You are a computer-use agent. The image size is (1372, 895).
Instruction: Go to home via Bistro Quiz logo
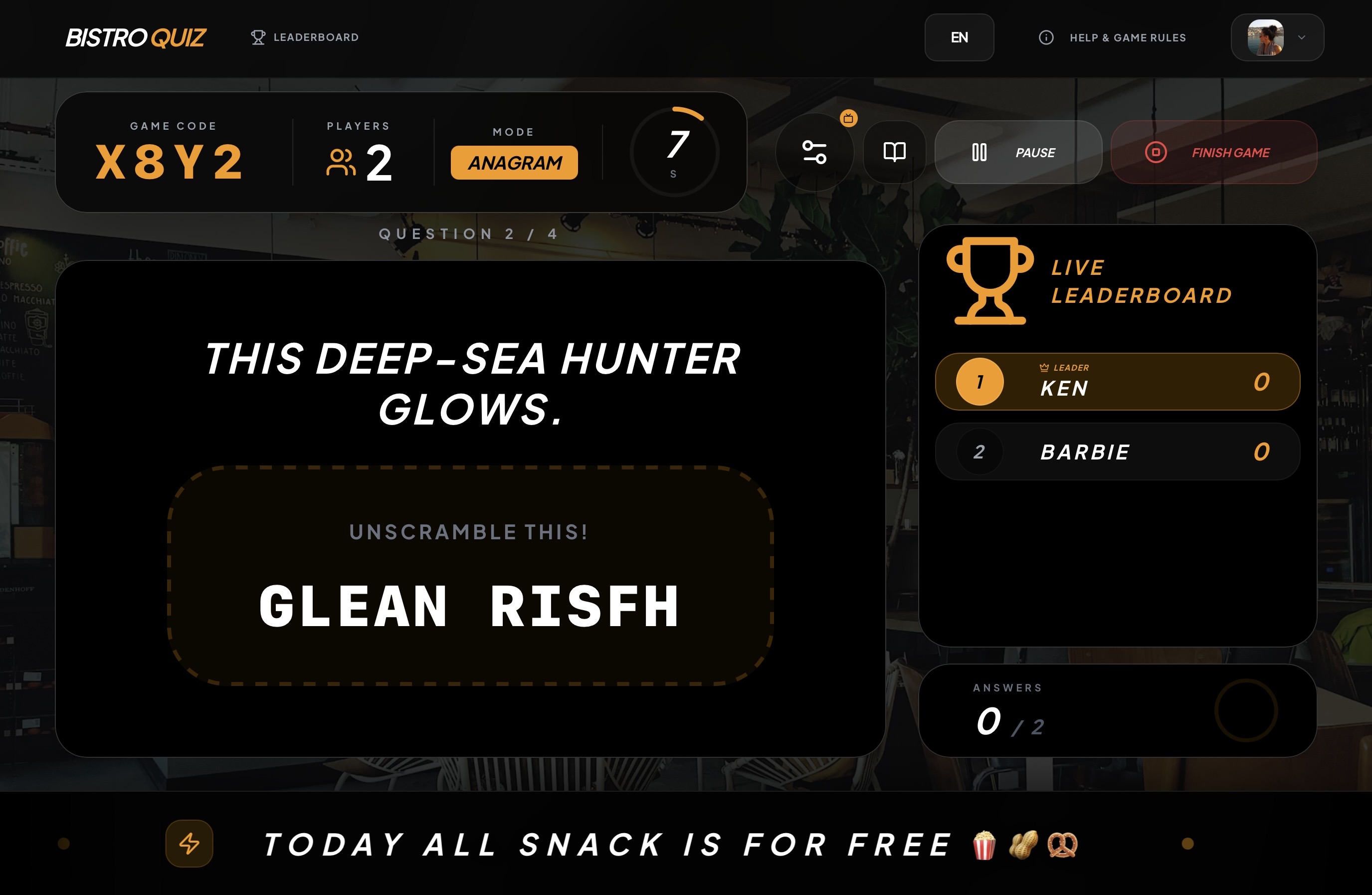pyautogui.click(x=136, y=37)
